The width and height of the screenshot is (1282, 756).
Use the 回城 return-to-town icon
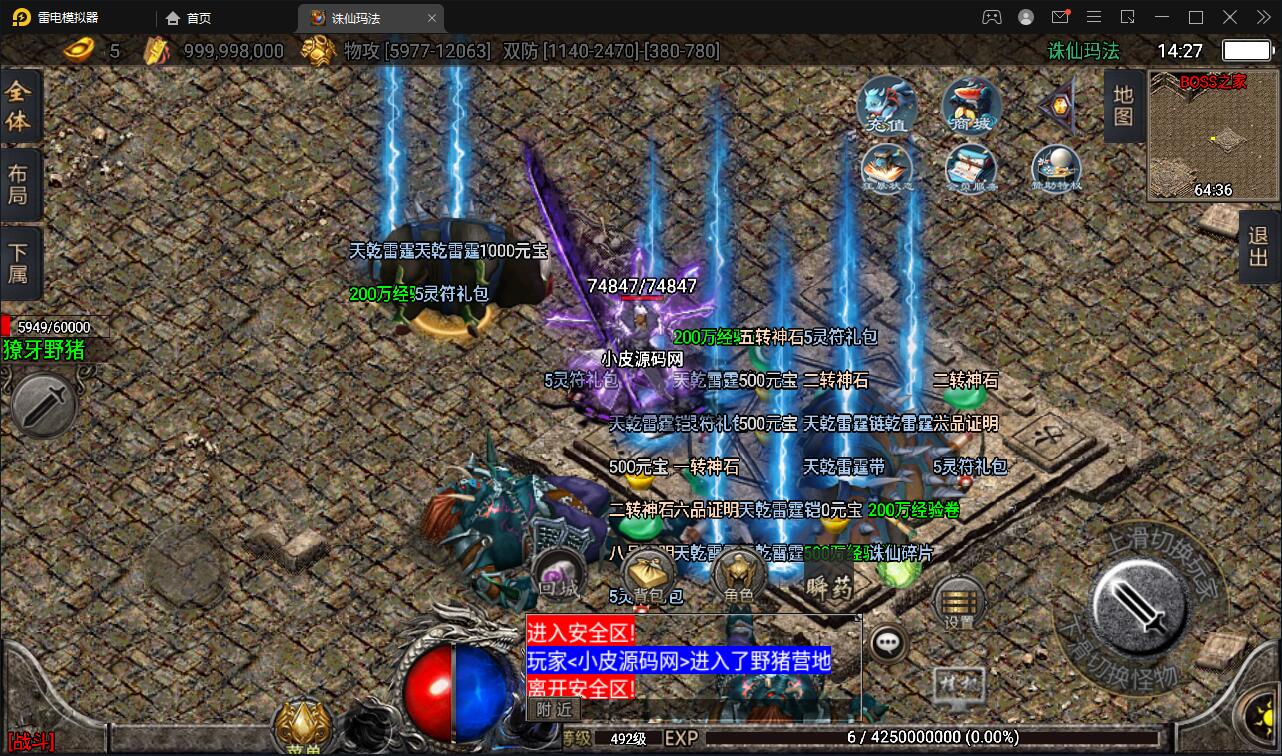(x=558, y=577)
